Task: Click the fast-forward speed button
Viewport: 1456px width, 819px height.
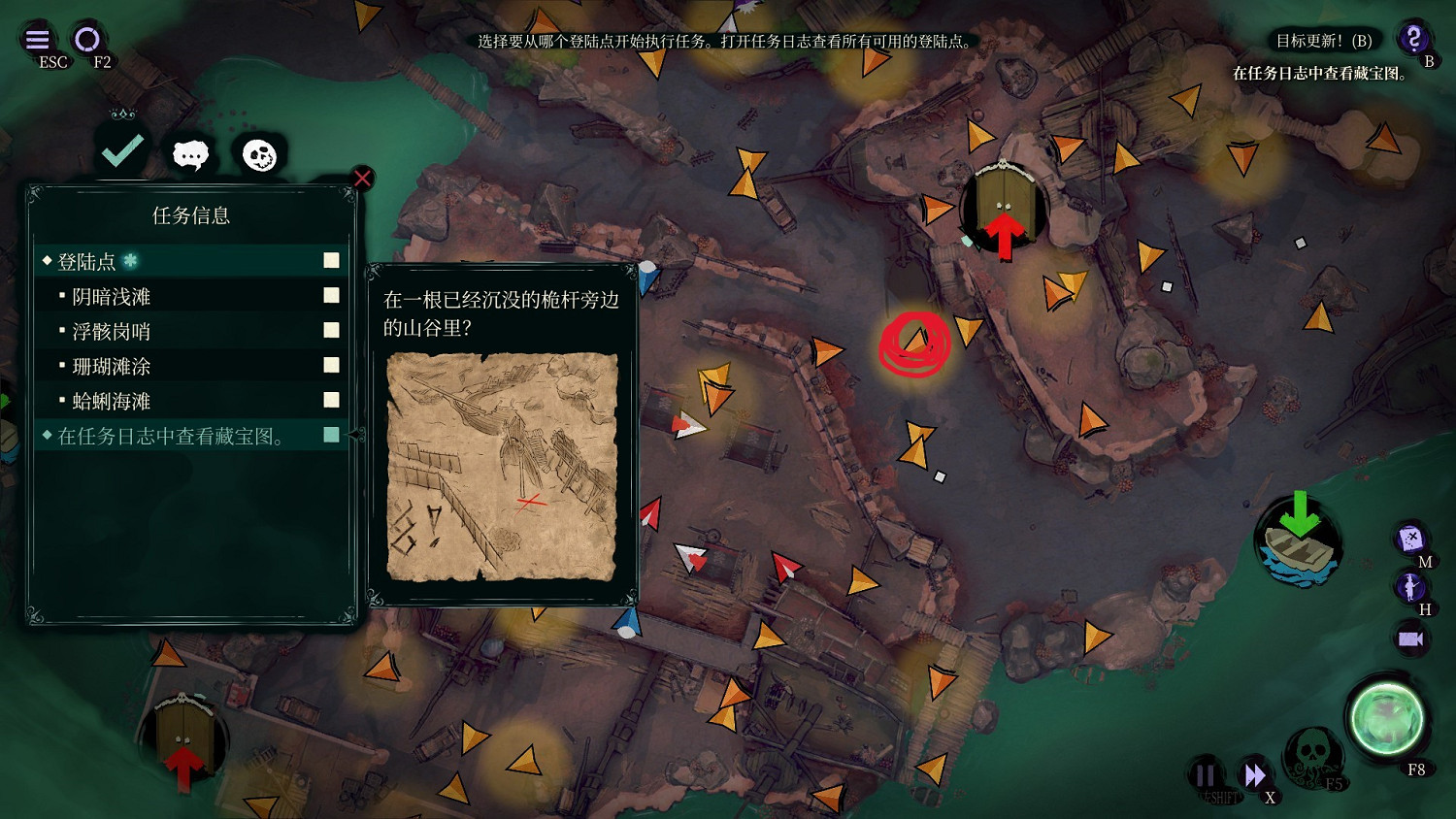Action: (x=1254, y=774)
